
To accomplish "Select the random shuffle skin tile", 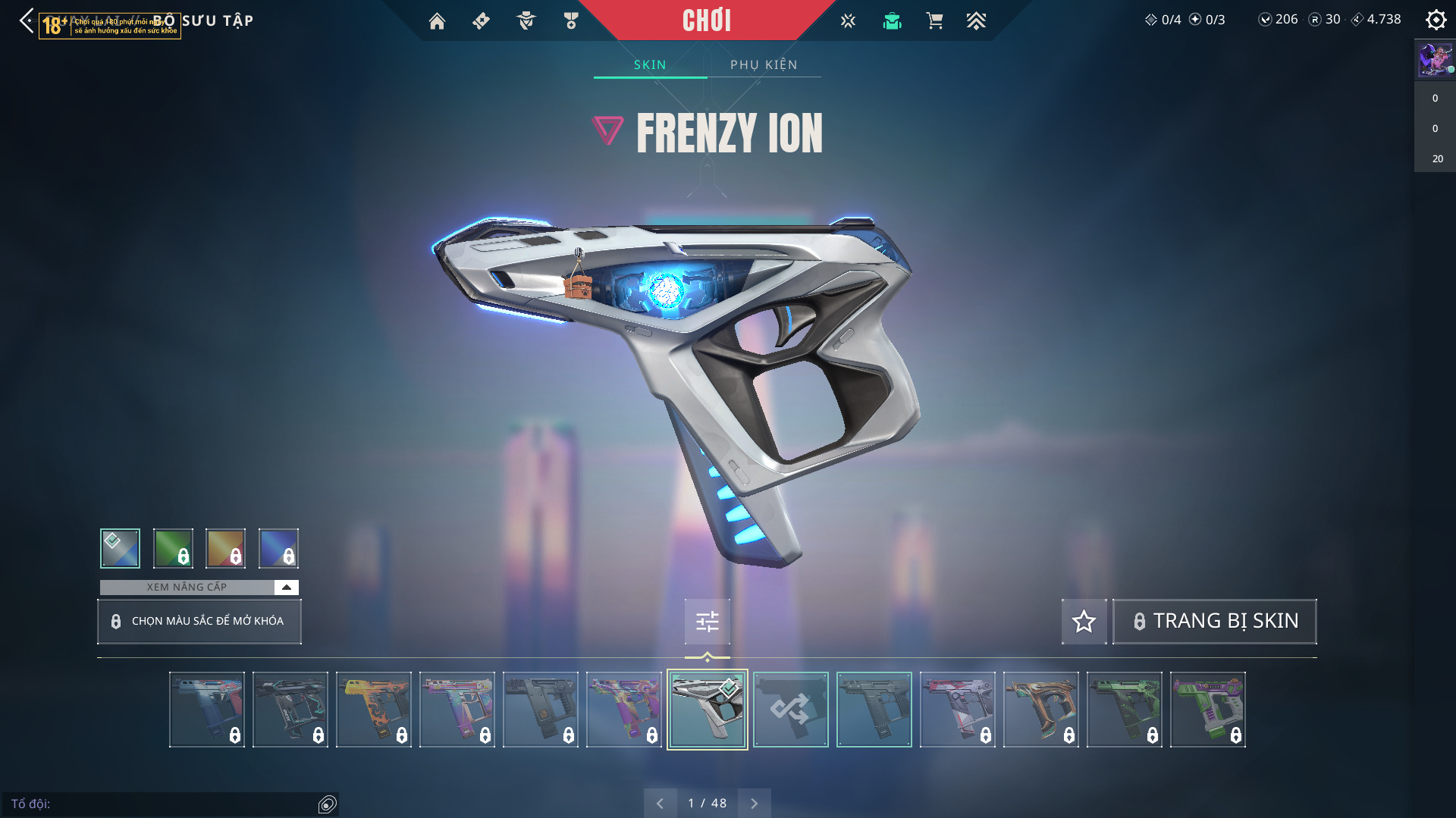I will [x=790, y=710].
